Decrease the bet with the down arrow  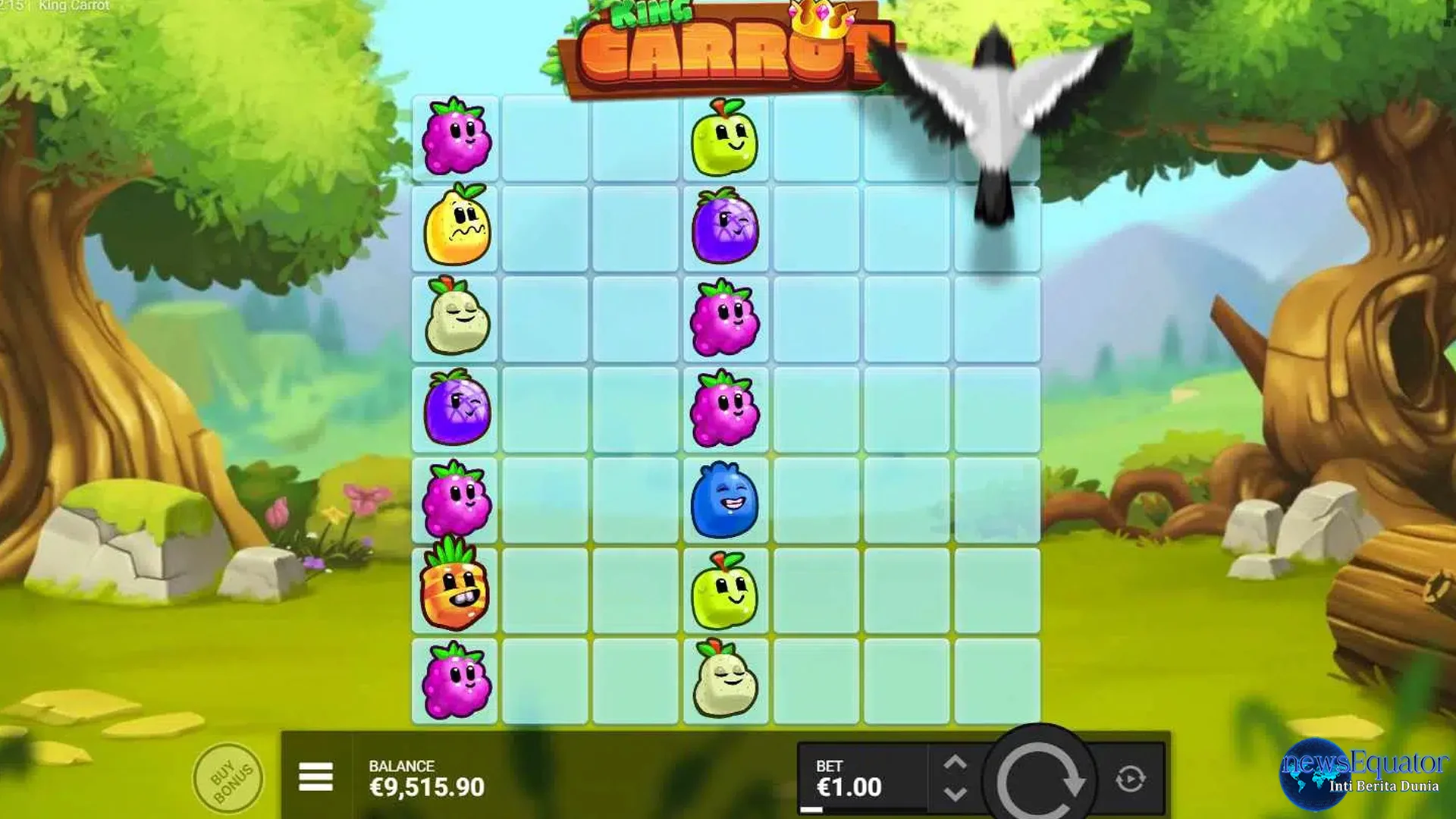(x=954, y=793)
